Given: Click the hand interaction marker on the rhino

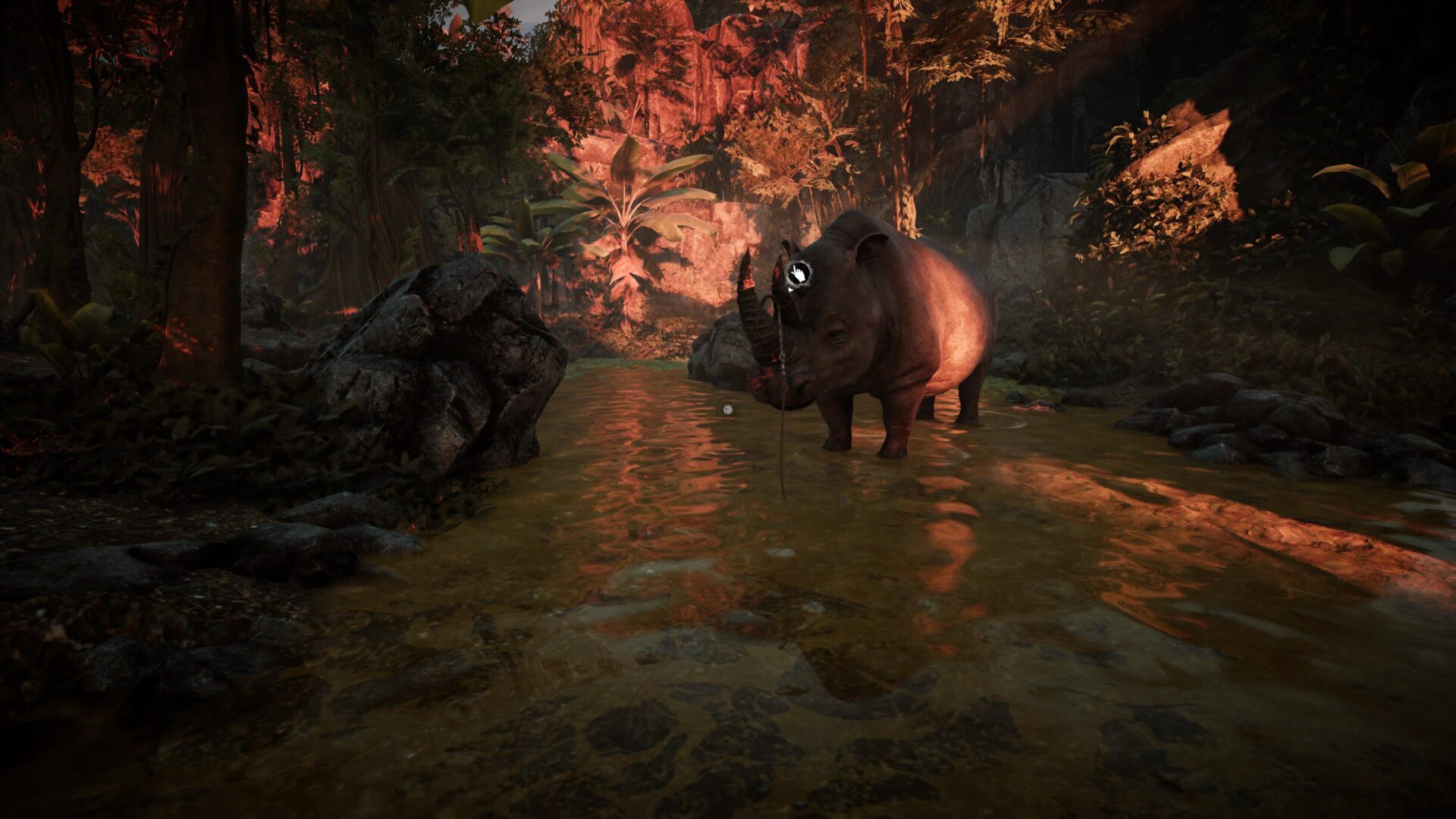Looking at the screenshot, I should 799,272.
